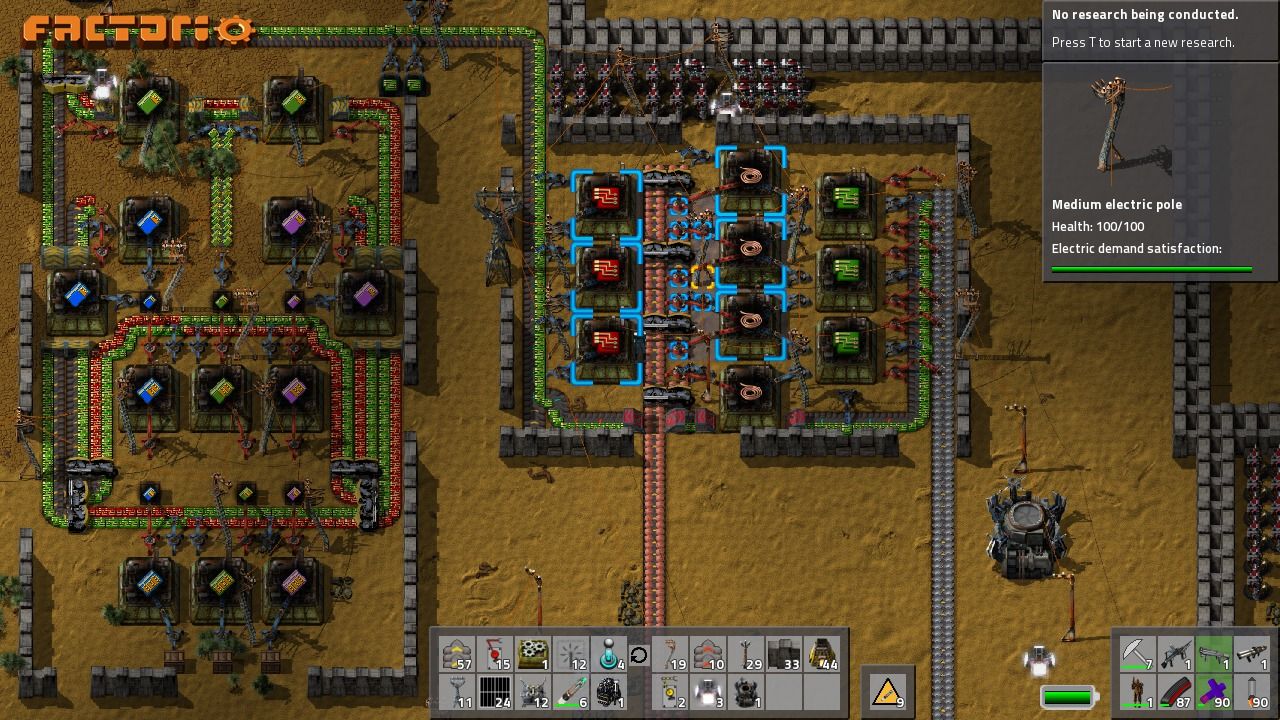1280x720 pixels.
Task: Select the magazine ammo slot with 87
Action: [x=1175, y=692]
